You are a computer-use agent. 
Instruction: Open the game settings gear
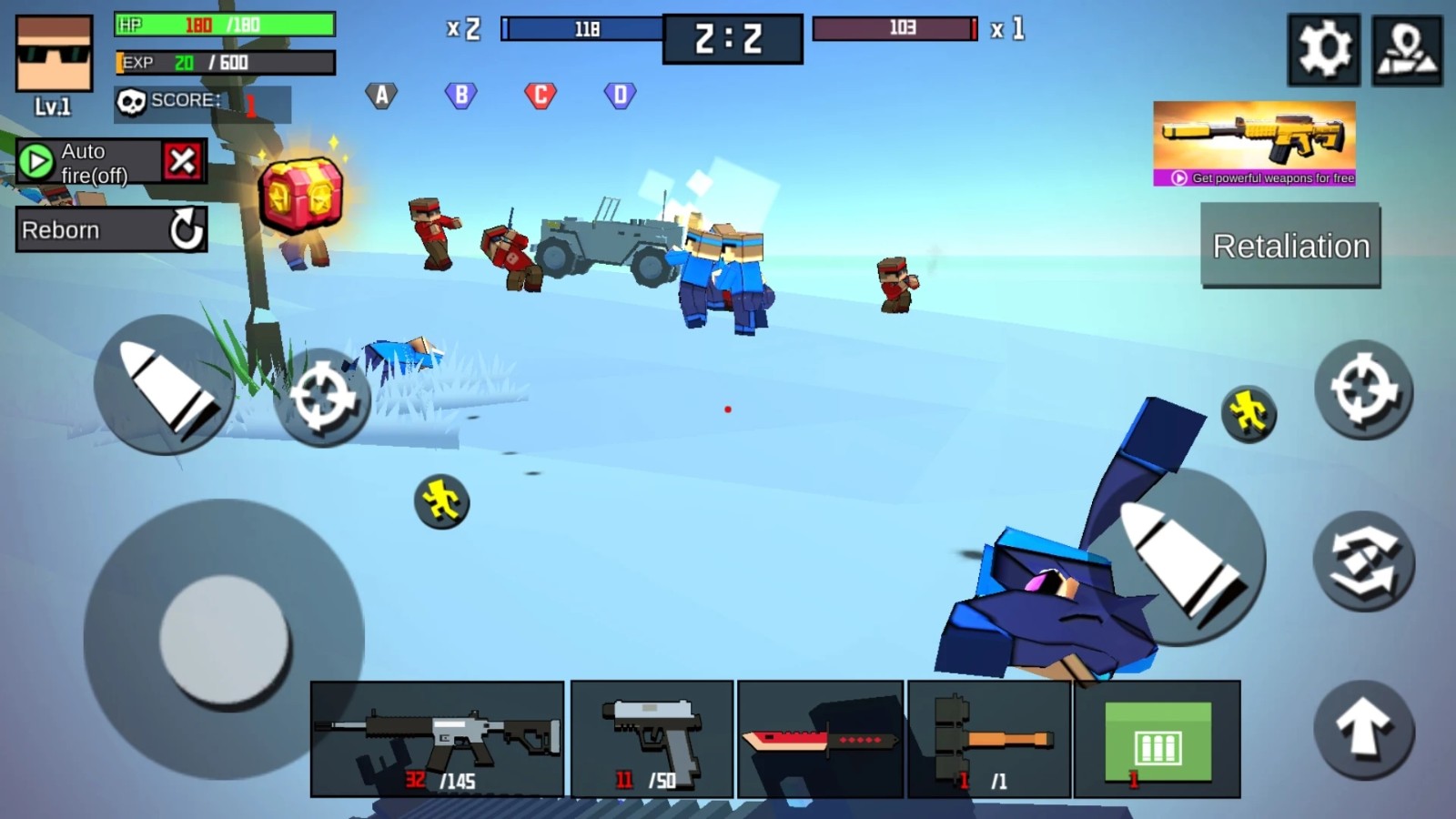coord(1323,50)
